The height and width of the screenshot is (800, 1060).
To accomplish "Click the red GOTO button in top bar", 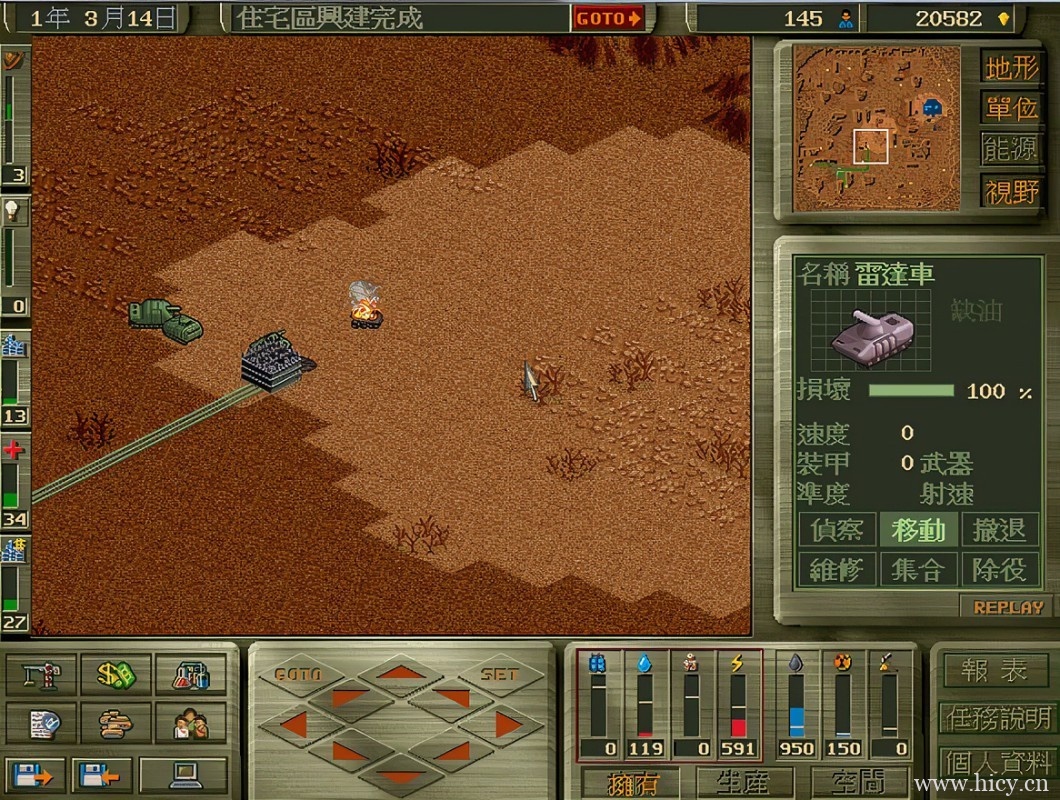I will tap(608, 18).
